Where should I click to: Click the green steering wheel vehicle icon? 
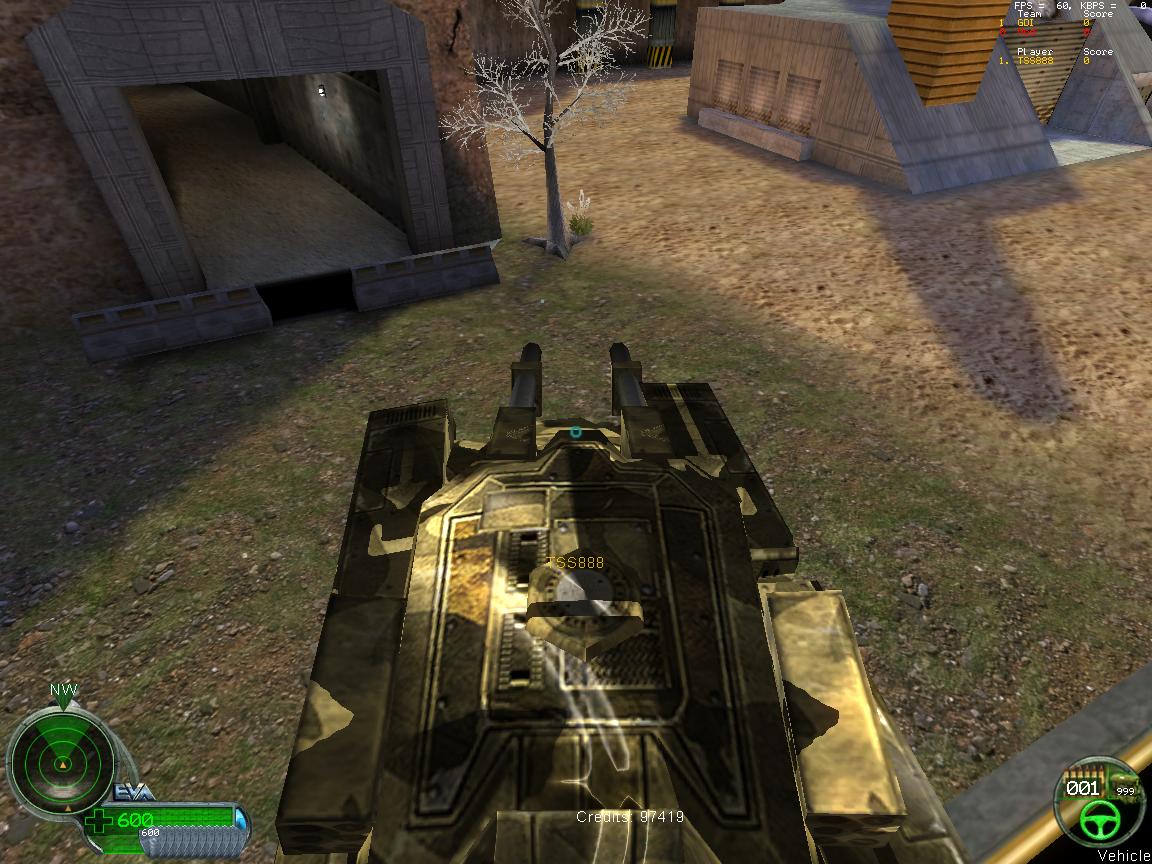(1098, 823)
